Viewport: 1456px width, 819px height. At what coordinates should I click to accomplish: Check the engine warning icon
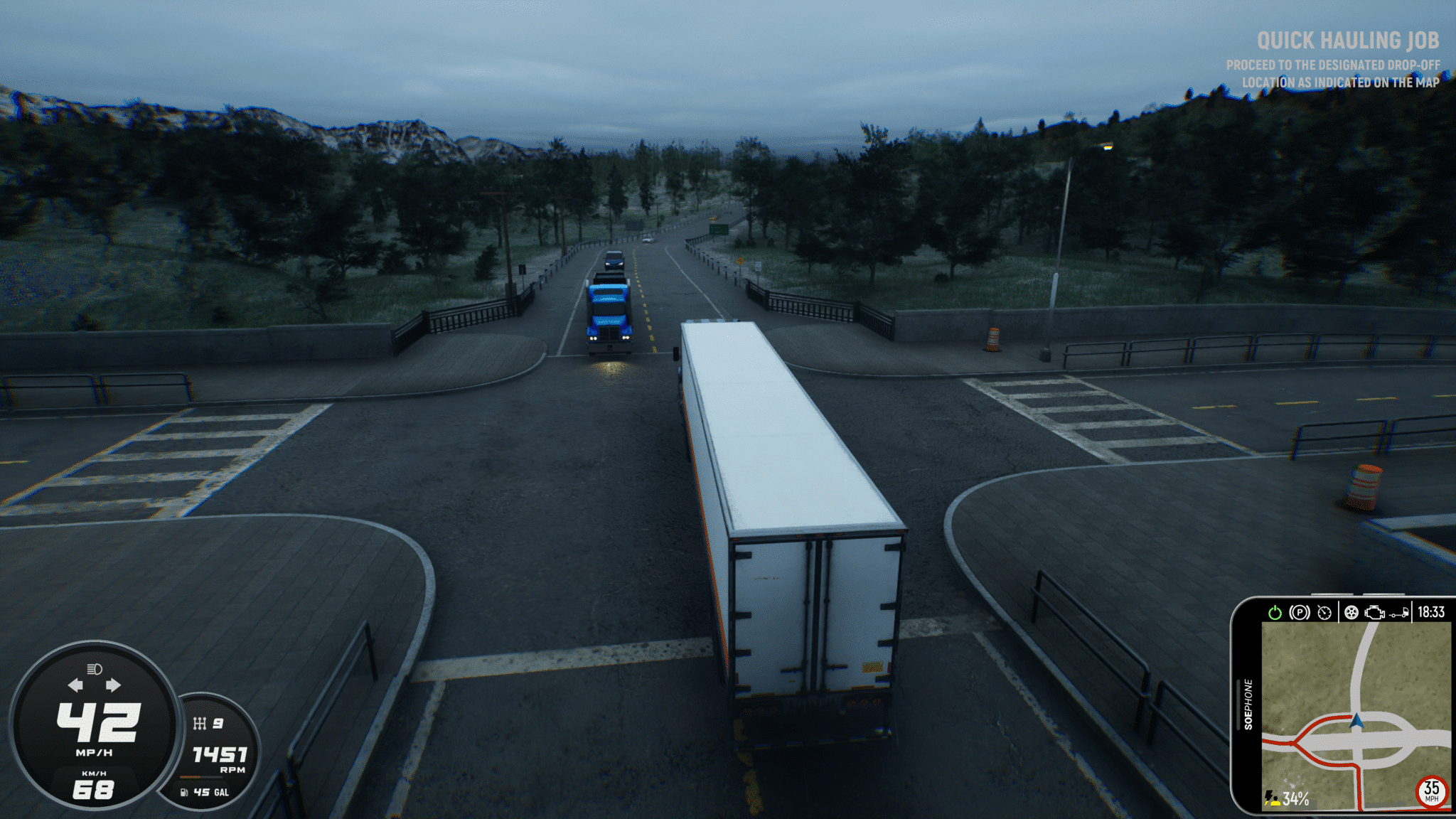coord(1374,613)
